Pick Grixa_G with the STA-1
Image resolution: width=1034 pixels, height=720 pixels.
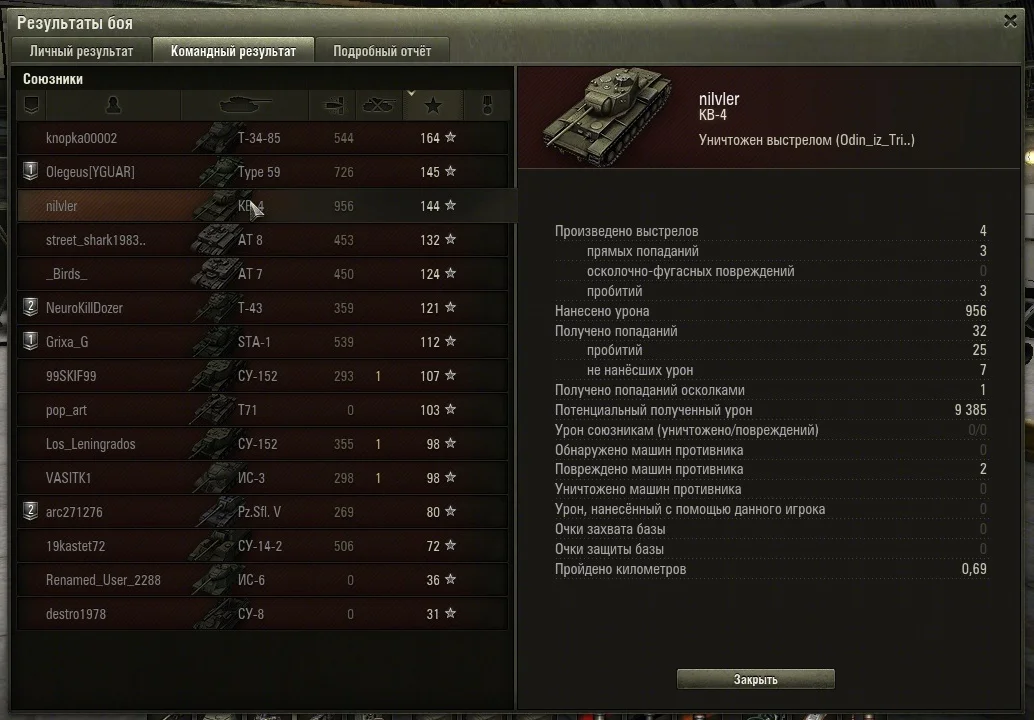pos(67,342)
